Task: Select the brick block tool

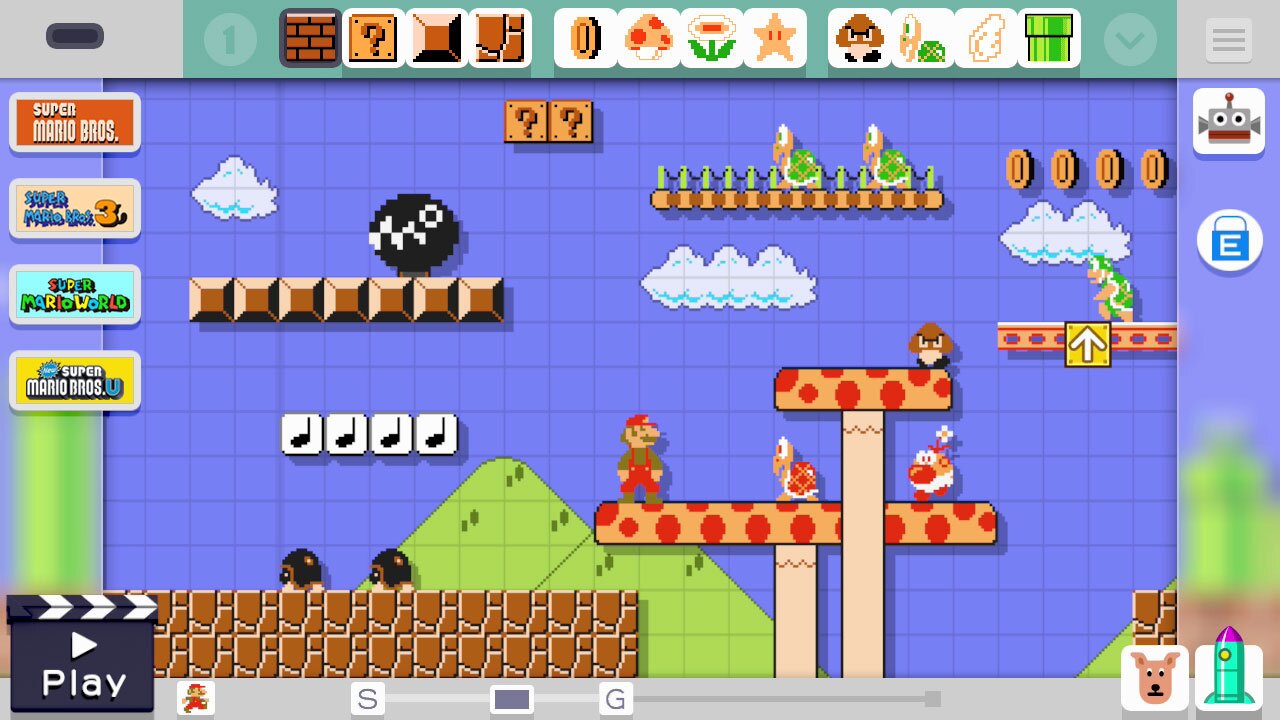Action: (x=309, y=39)
